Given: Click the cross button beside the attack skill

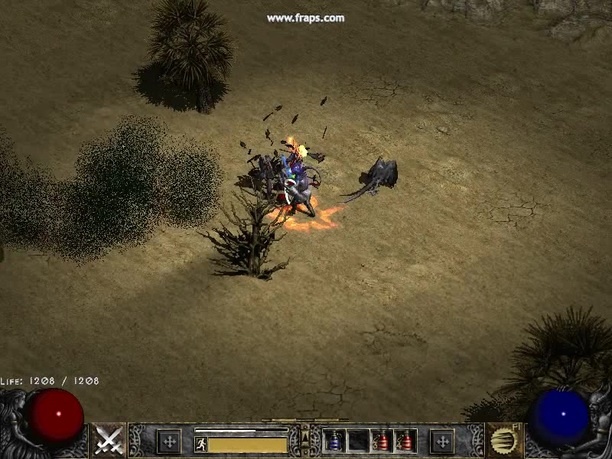Looking at the screenshot, I should coord(169,441).
